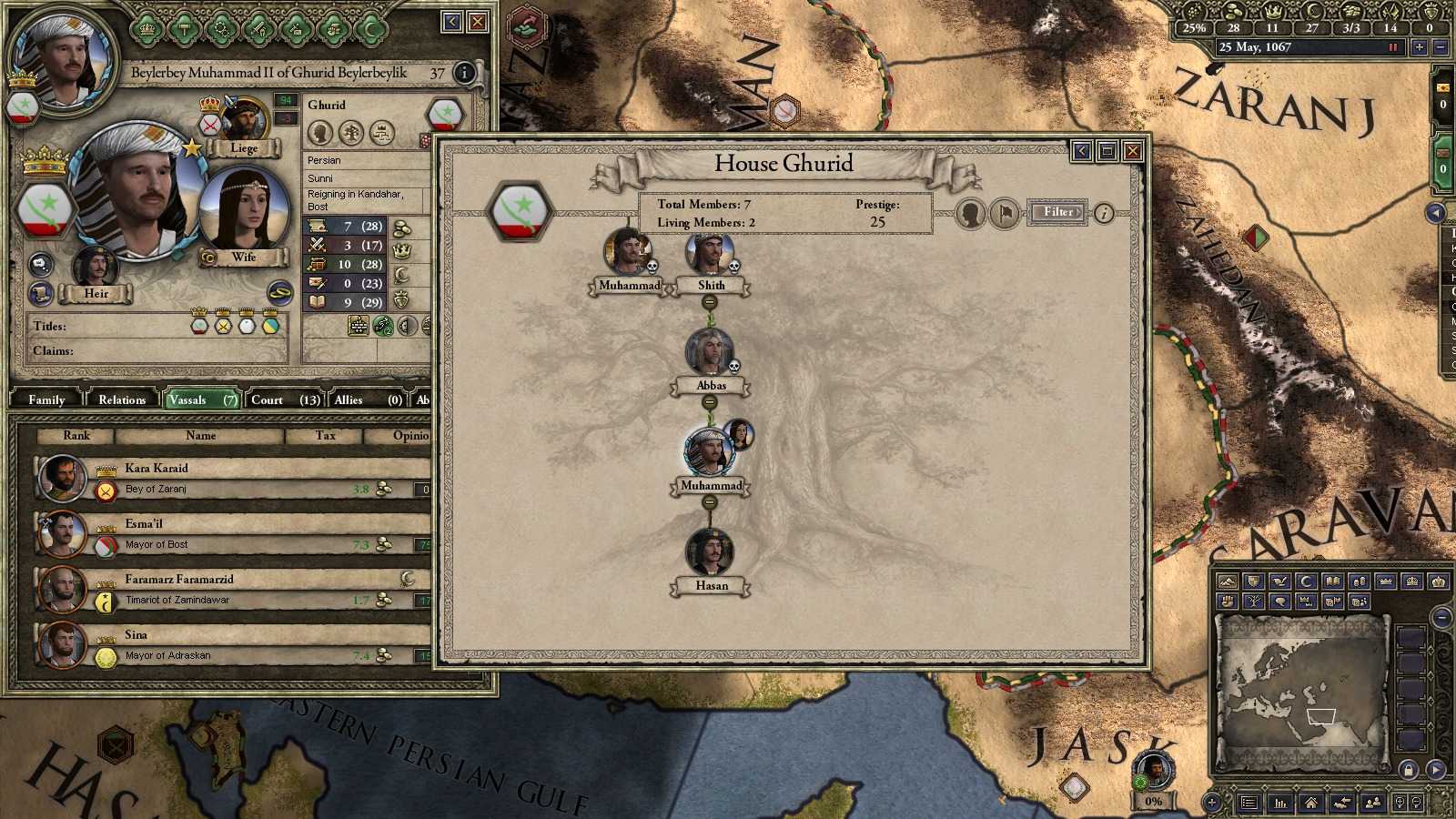Open the message log icon on the bottom bar
This screenshot has height=819, width=1456.
[x=1249, y=803]
